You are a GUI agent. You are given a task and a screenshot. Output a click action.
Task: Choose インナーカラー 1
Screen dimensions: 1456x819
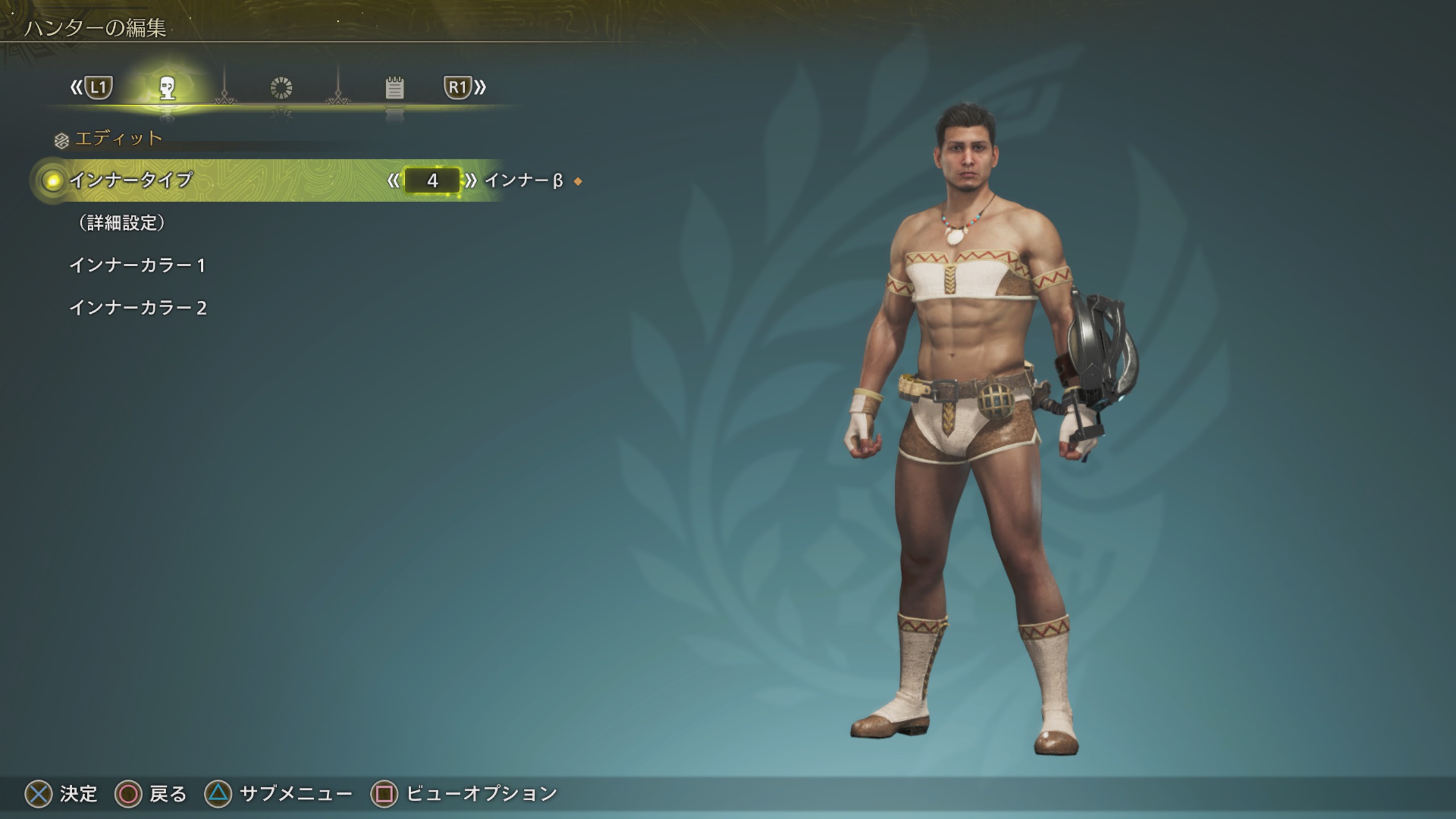coord(137,266)
